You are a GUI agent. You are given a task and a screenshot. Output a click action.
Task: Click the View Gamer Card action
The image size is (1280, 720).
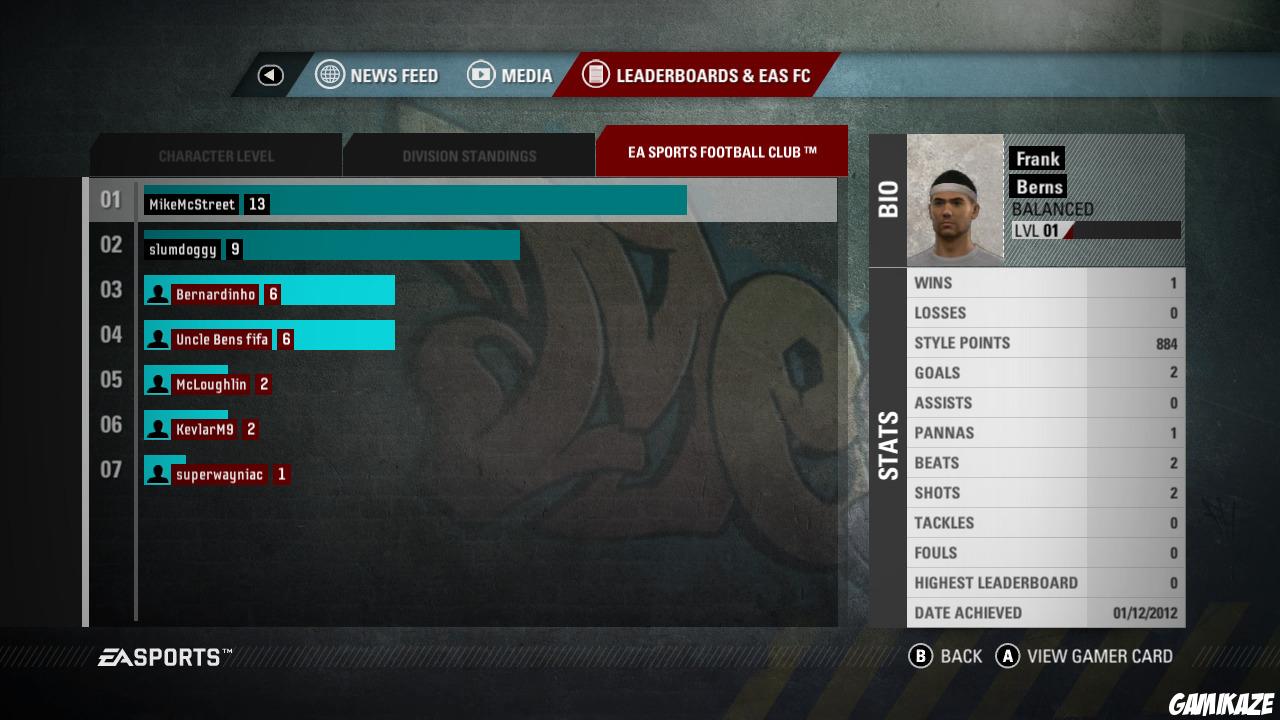pyautogui.click(x=1100, y=656)
